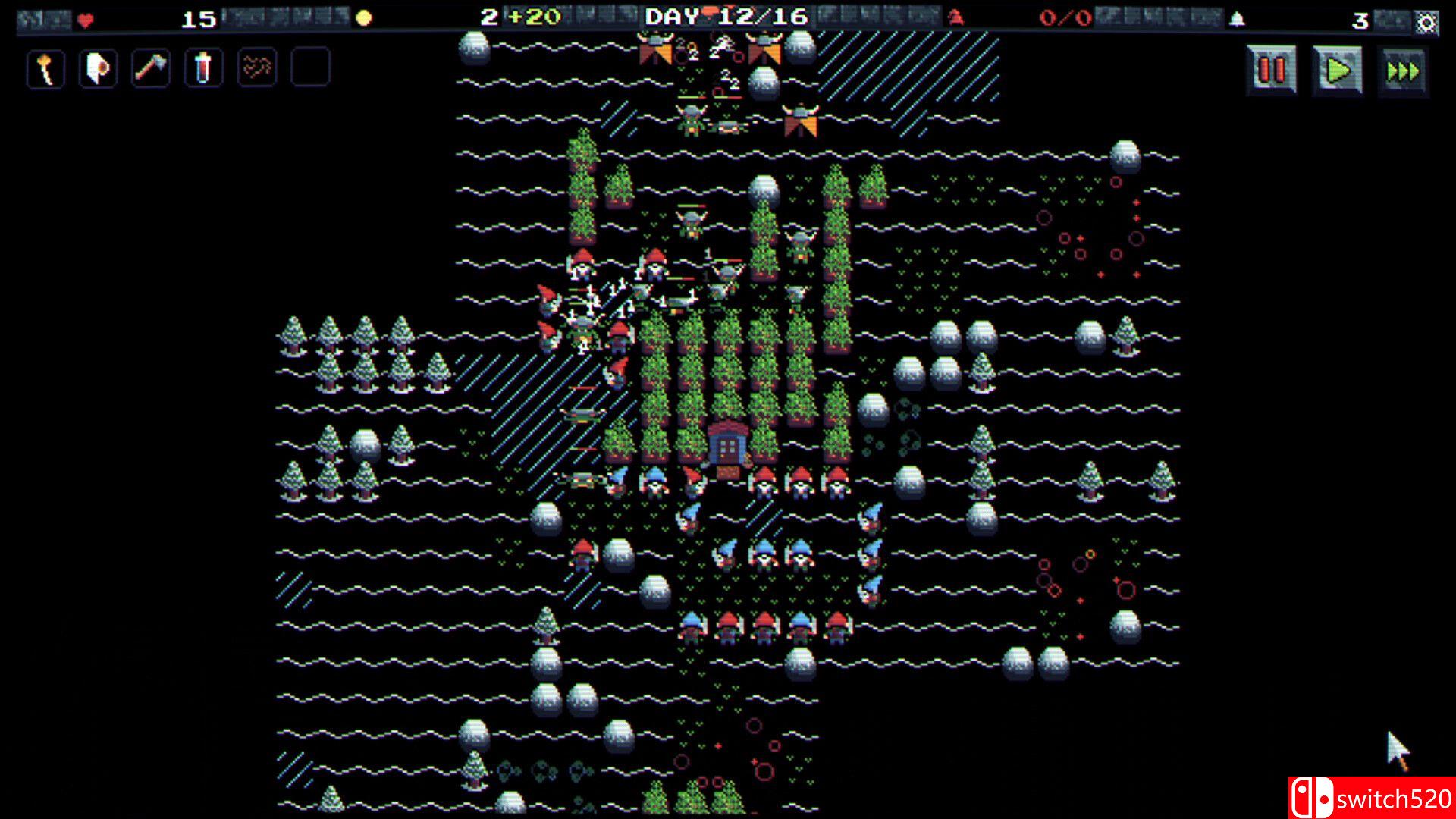Screen dimensions: 1456x819
Task: Pause the game with the pause button
Action: 1272,69
